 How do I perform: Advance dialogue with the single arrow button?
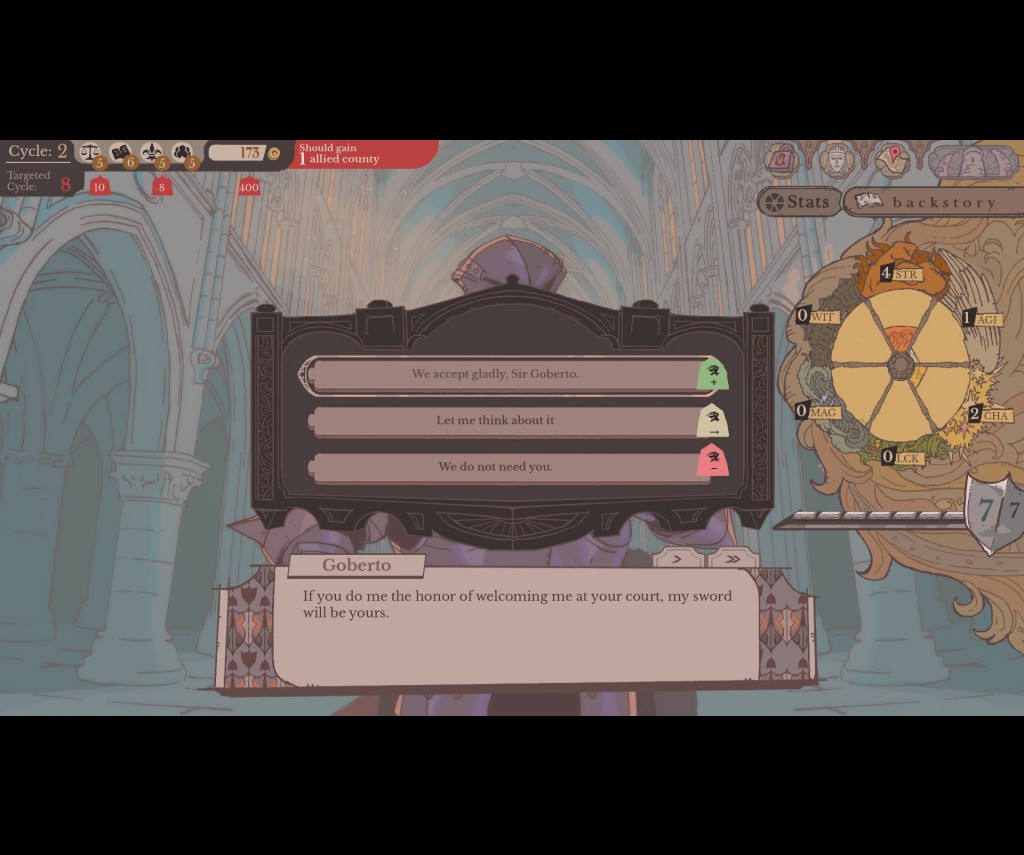coord(677,559)
